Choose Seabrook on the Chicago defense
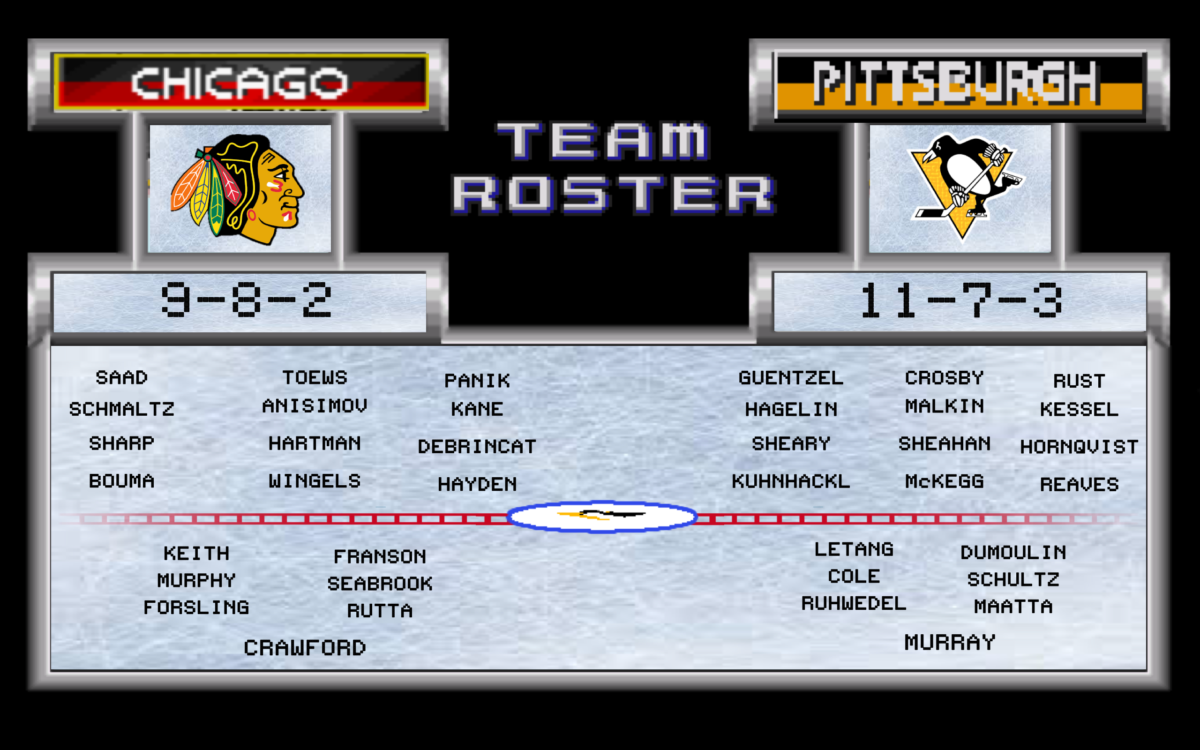The image size is (1200, 750). (380, 583)
